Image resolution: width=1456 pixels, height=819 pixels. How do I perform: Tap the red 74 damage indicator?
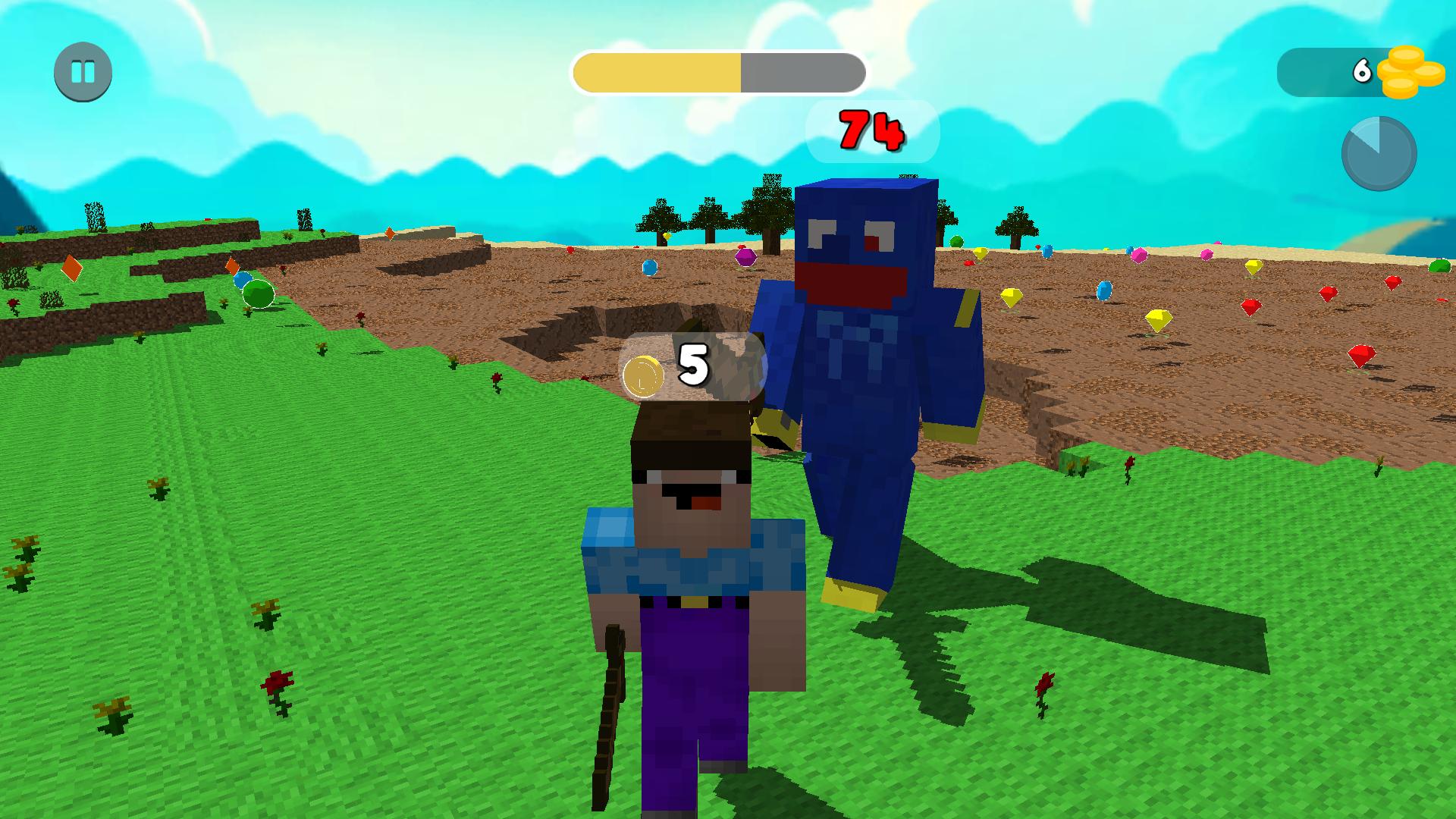(871, 131)
